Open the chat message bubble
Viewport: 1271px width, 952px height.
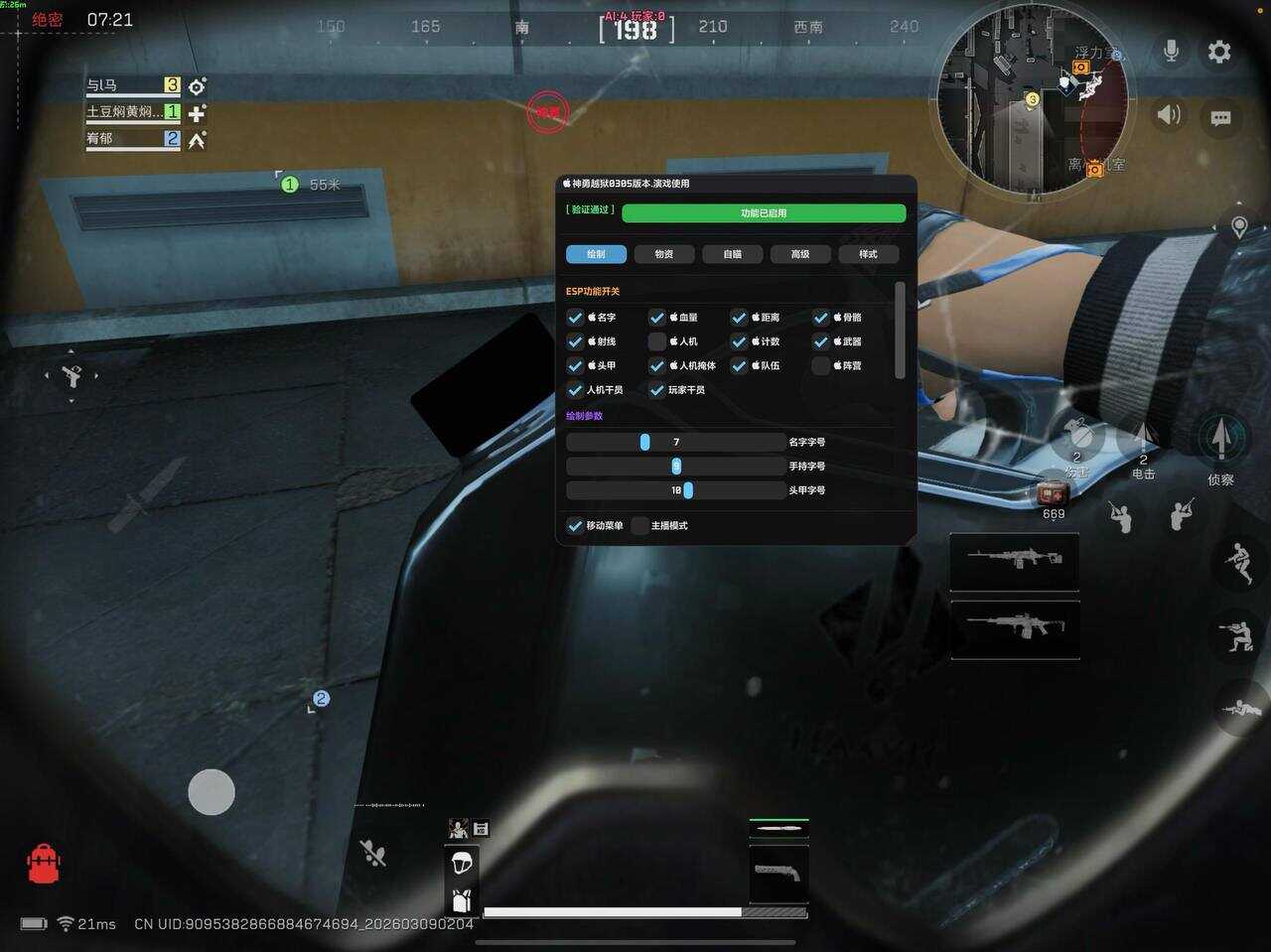coord(1220,118)
